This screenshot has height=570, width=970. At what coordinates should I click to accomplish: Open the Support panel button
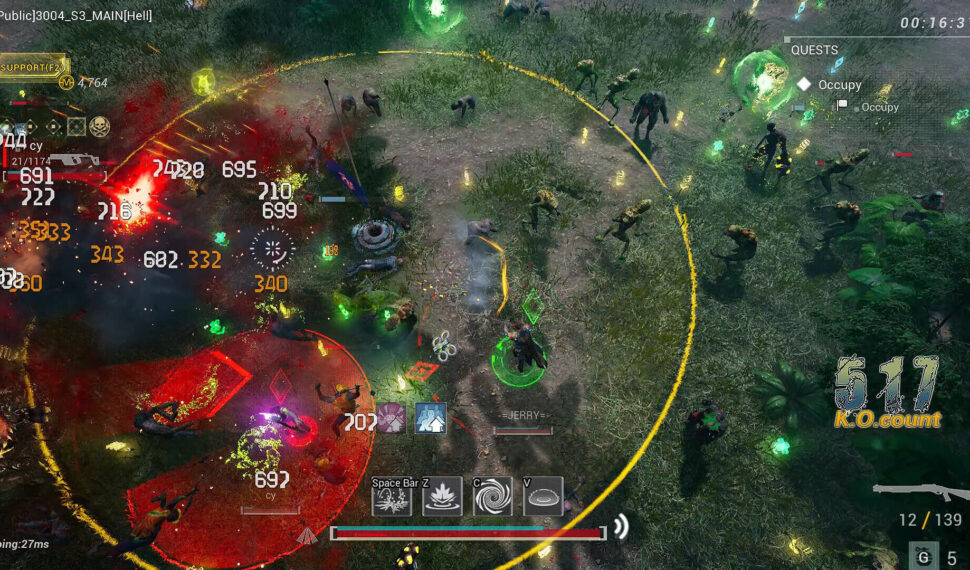point(32,67)
